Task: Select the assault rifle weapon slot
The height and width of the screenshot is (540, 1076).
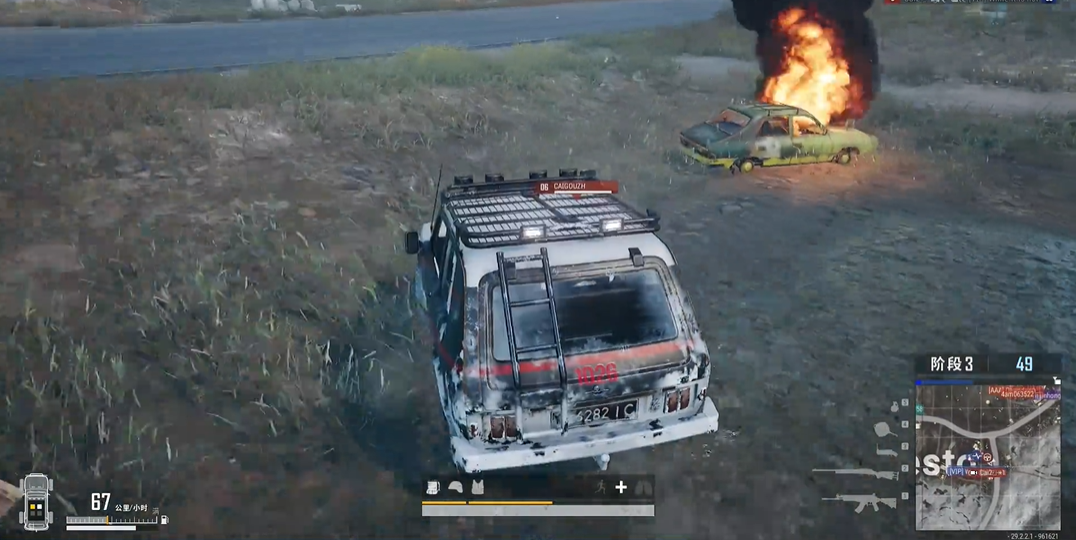Action: [856, 503]
